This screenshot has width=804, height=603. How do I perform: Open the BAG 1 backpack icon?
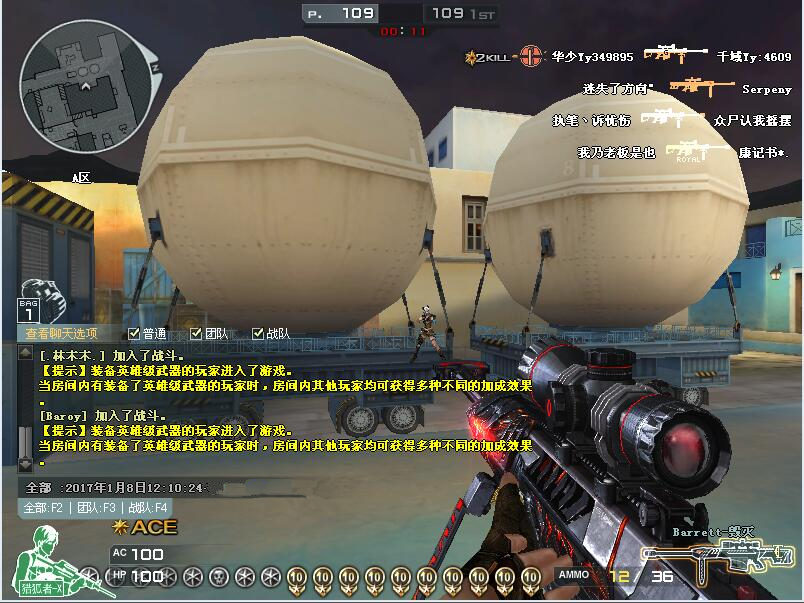pyautogui.click(x=32, y=300)
